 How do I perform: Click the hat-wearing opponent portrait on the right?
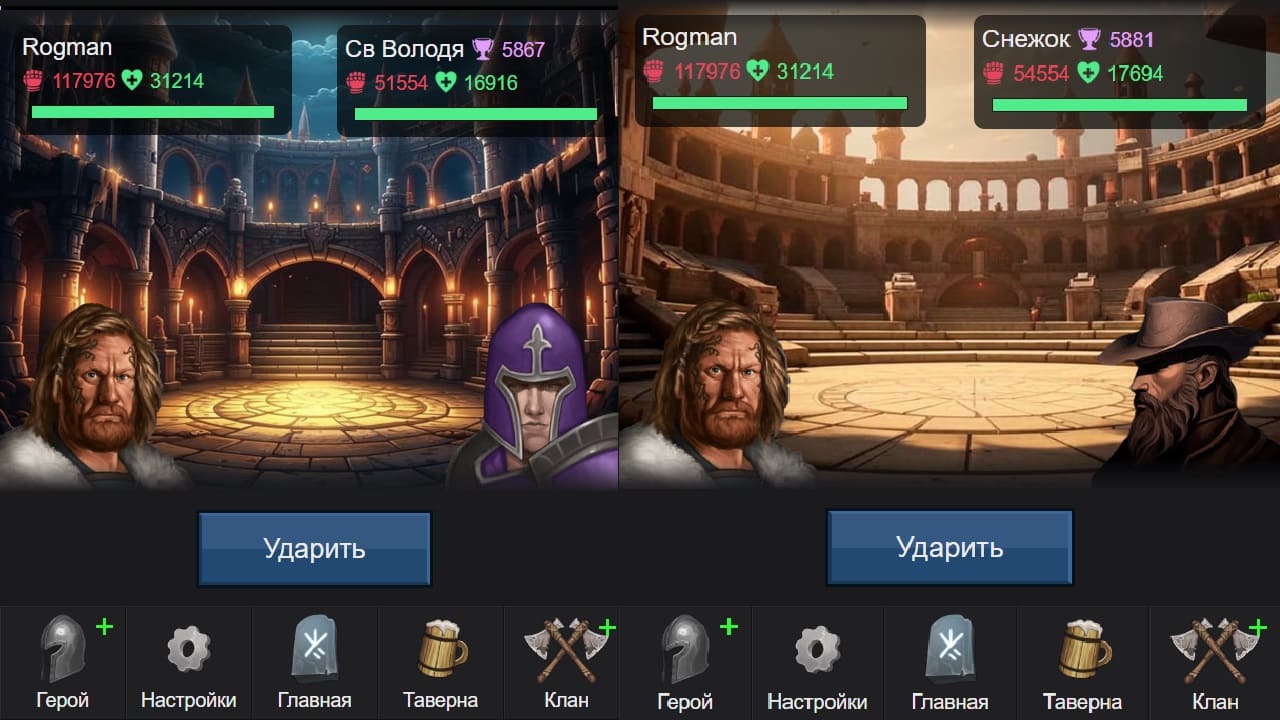pyautogui.click(x=1180, y=390)
